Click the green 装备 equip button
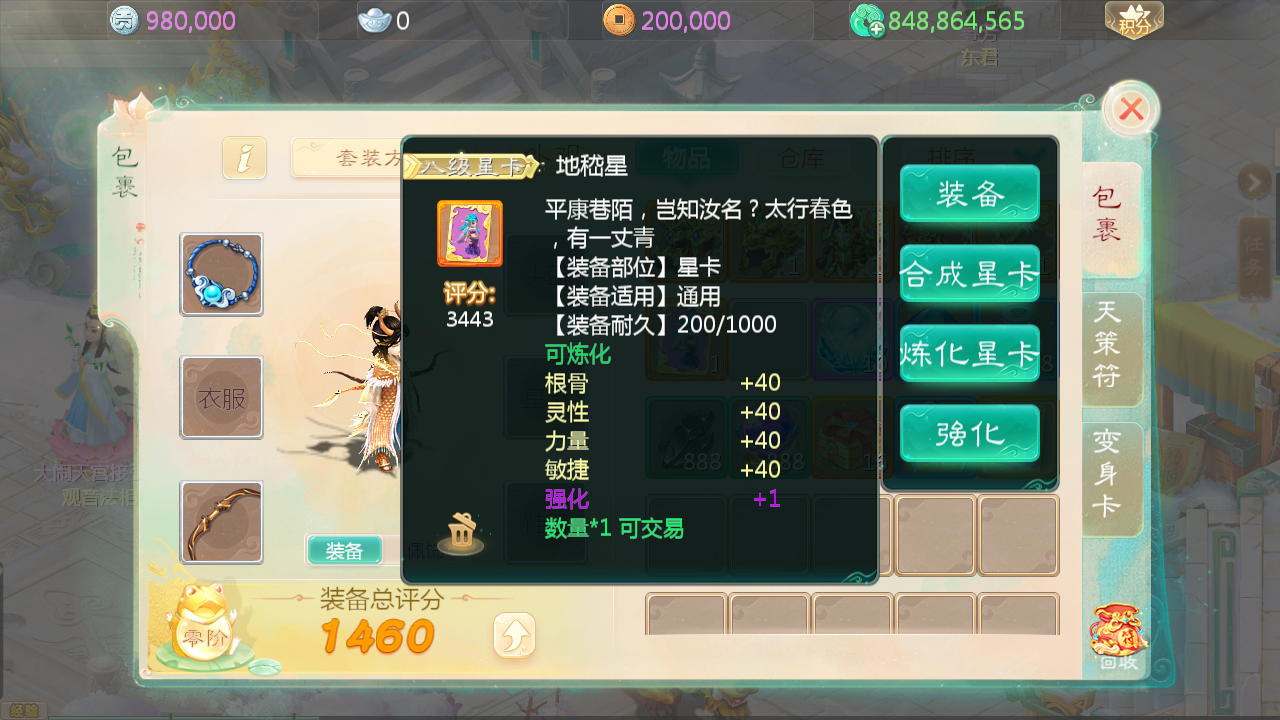The image size is (1280, 720). tap(968, 193)
